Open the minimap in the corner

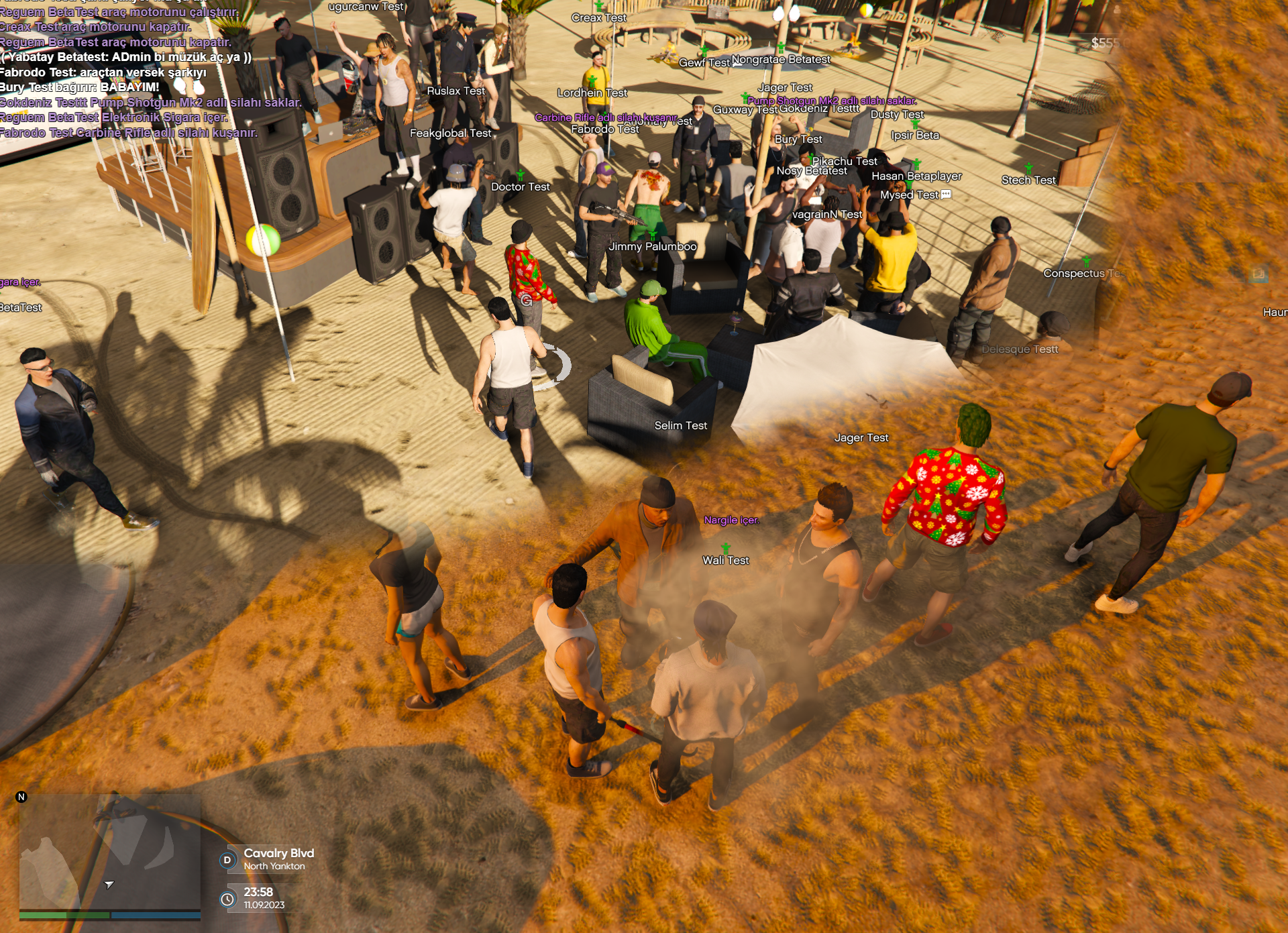click(x=109, y=852)
